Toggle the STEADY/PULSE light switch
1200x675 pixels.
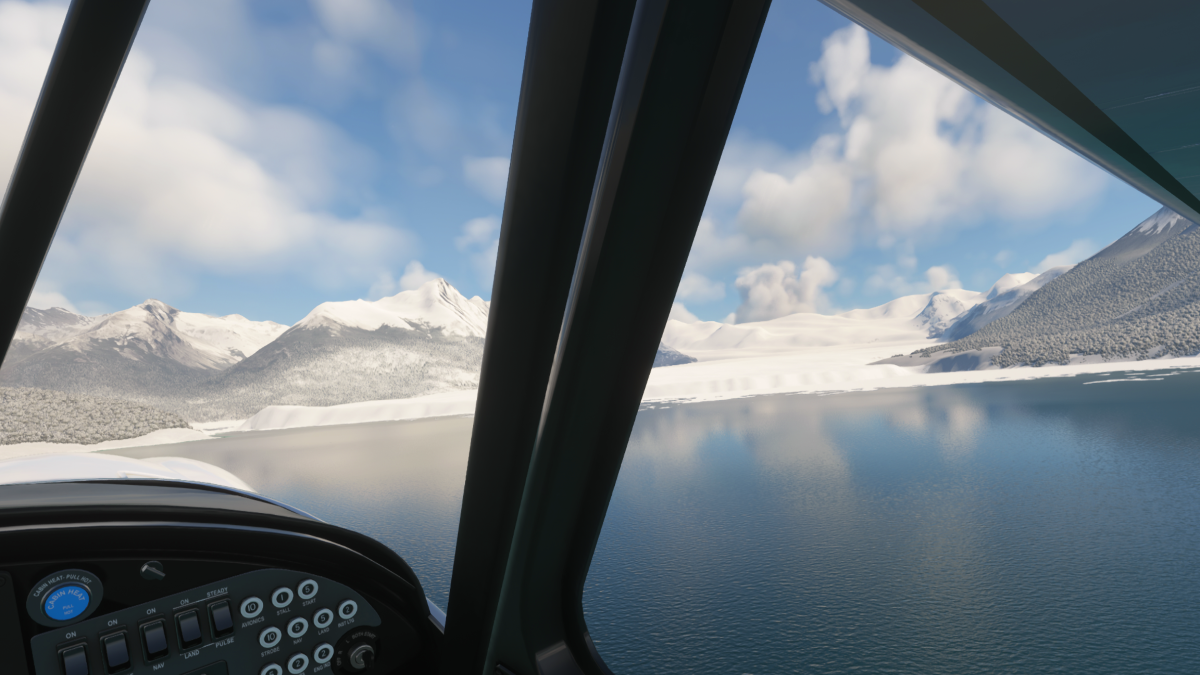click(221, 617)
